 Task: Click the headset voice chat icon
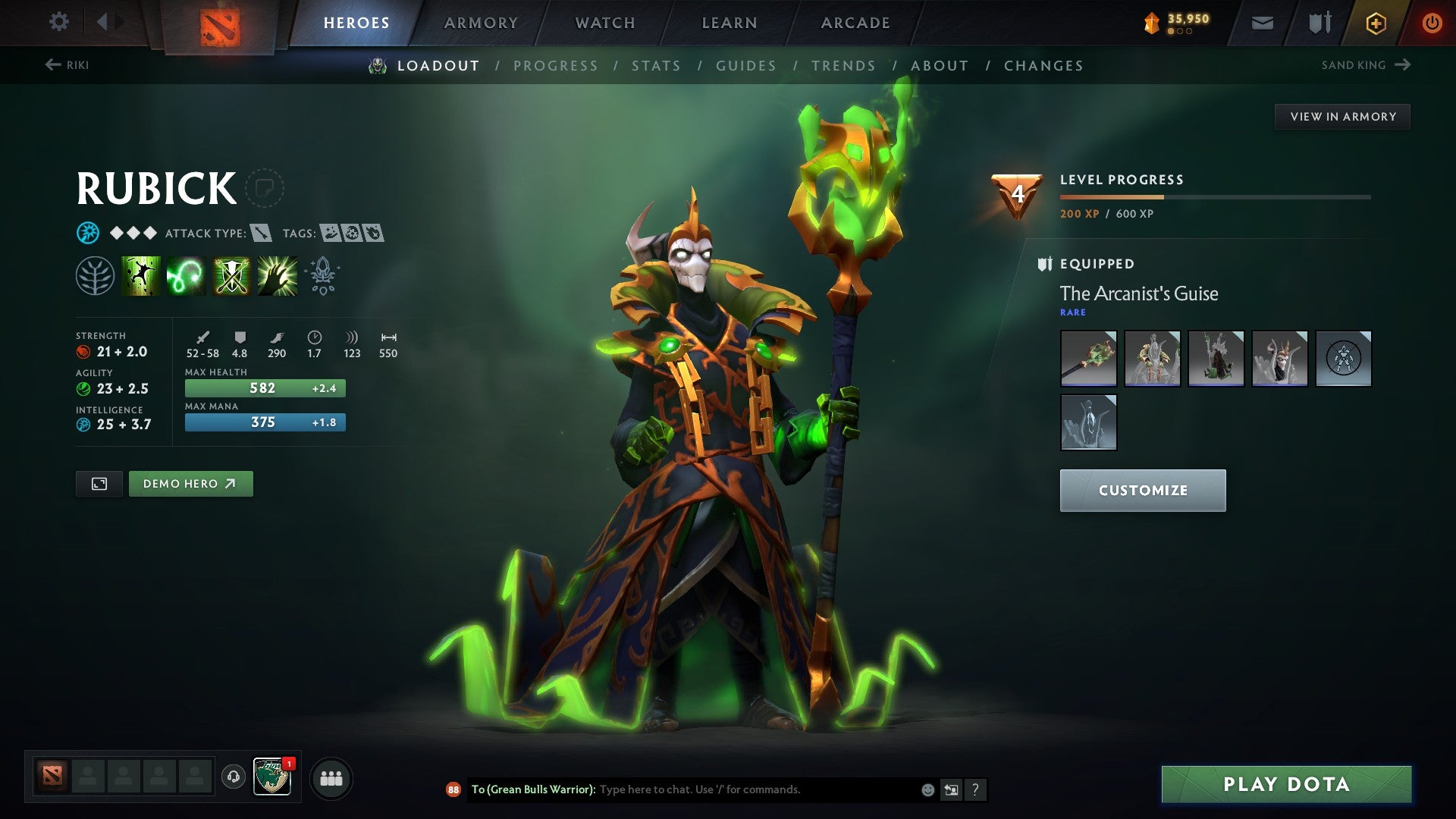[x=231, y=777]
